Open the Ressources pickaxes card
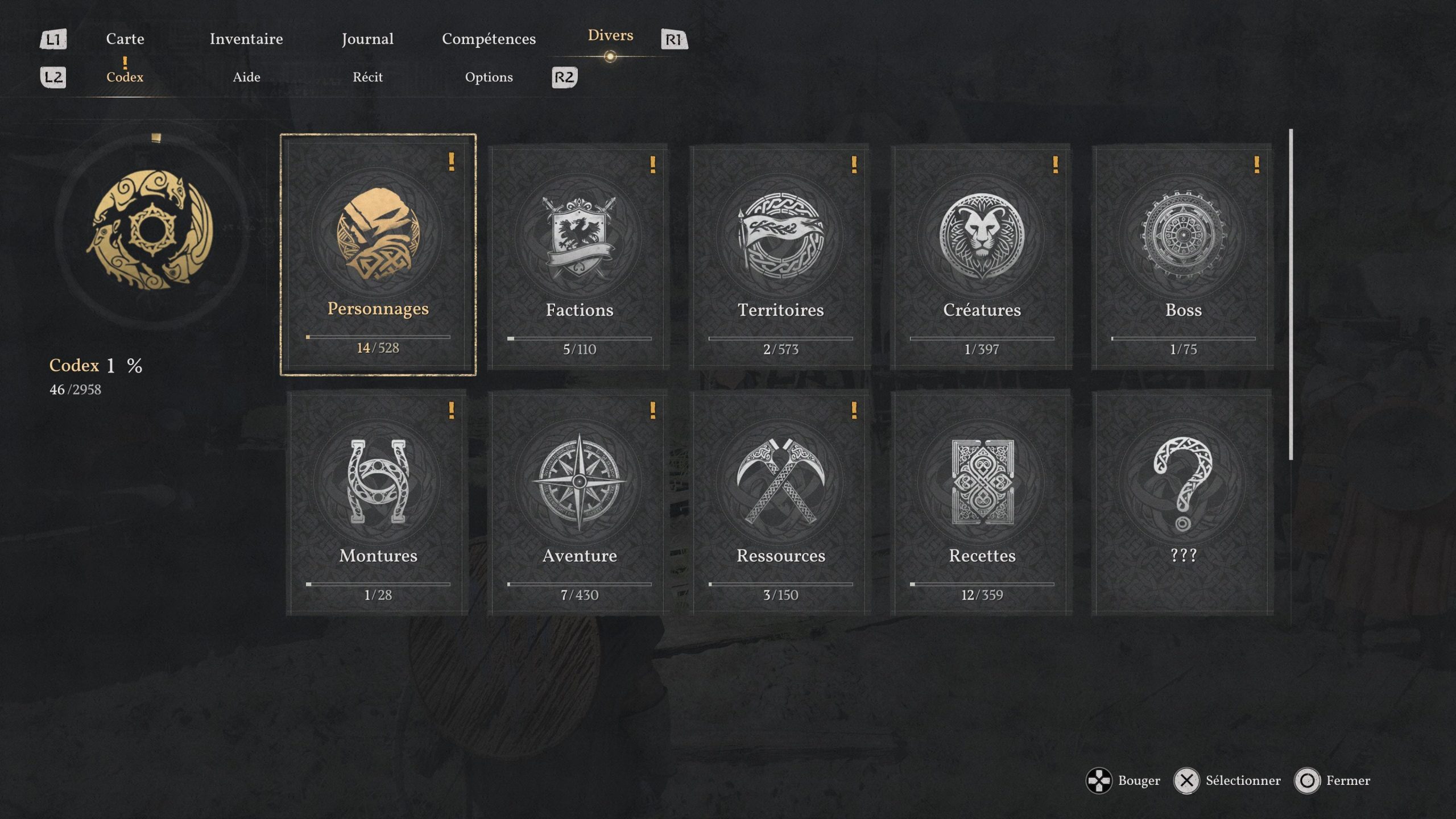 point(780,503)
